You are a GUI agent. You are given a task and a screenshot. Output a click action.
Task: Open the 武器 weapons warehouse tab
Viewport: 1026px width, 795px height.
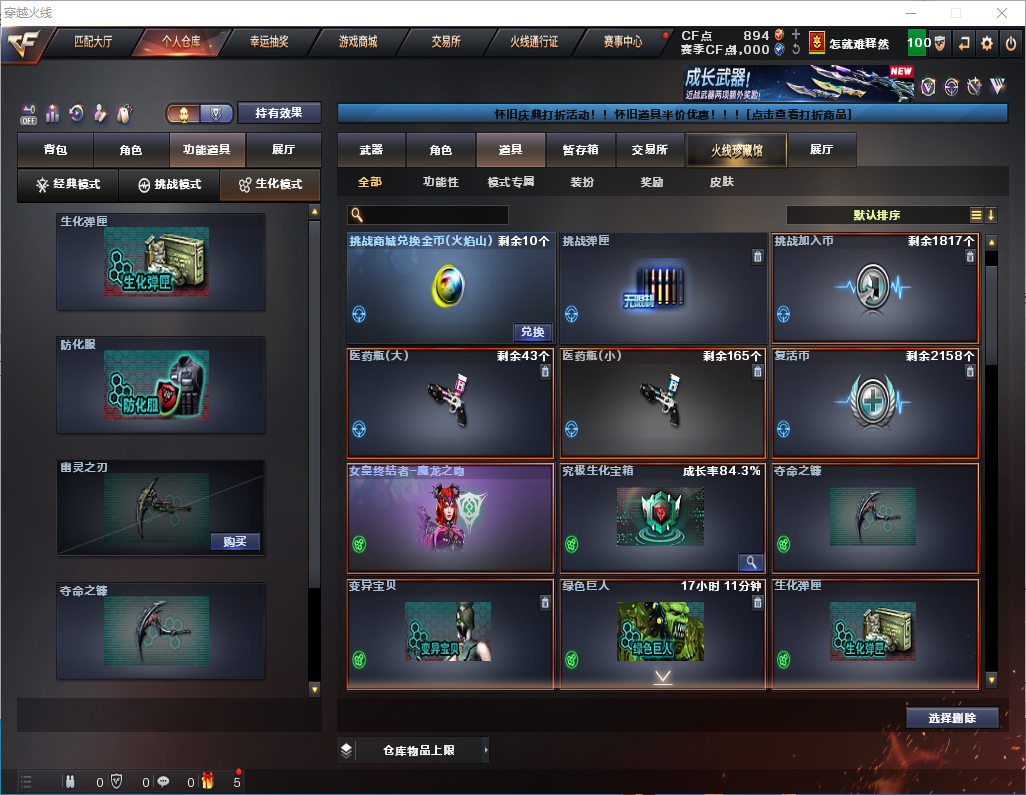click(x=371, y=150)
